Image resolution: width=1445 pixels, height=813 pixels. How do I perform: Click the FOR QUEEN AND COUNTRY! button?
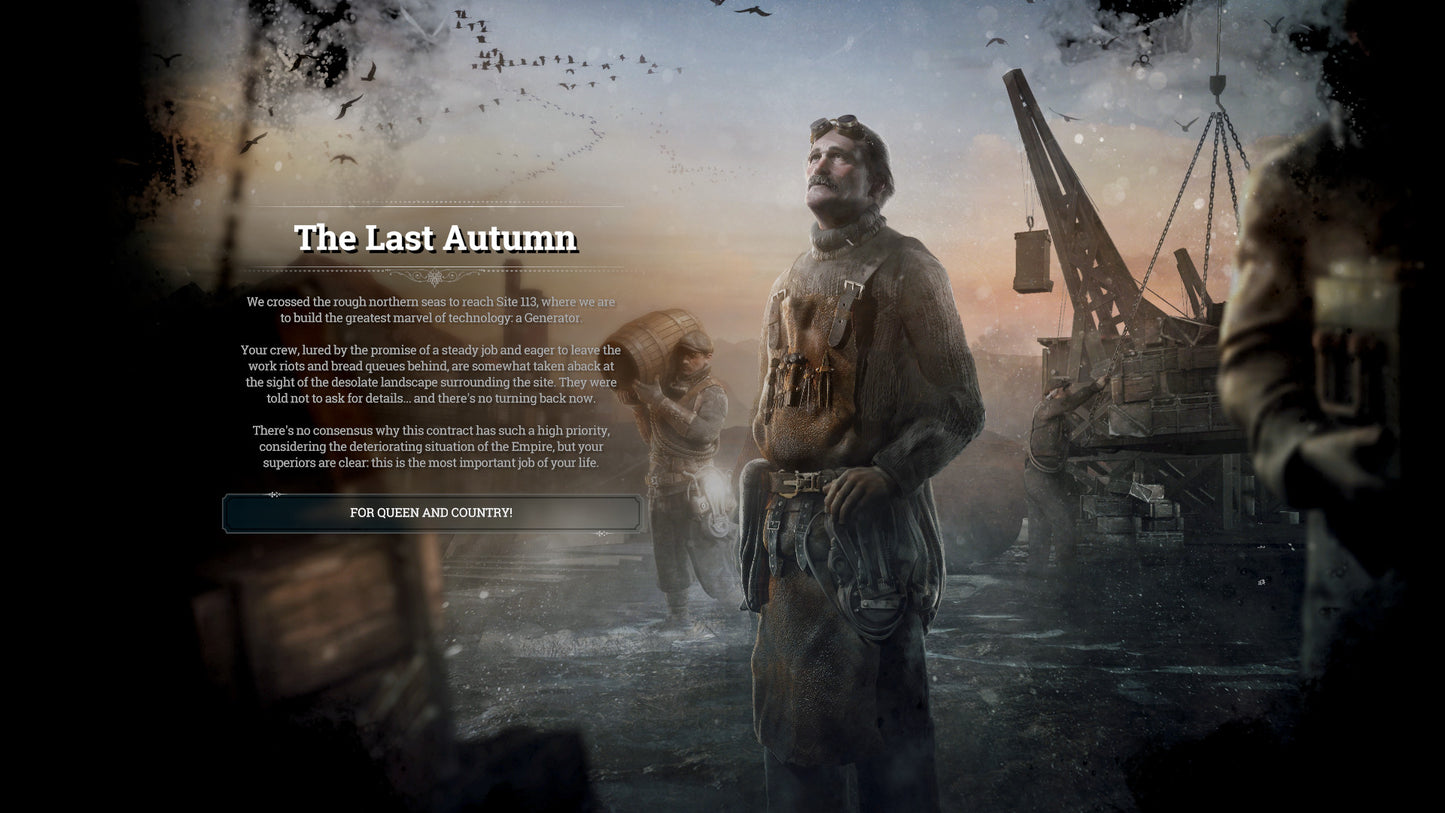pos(430,512)
